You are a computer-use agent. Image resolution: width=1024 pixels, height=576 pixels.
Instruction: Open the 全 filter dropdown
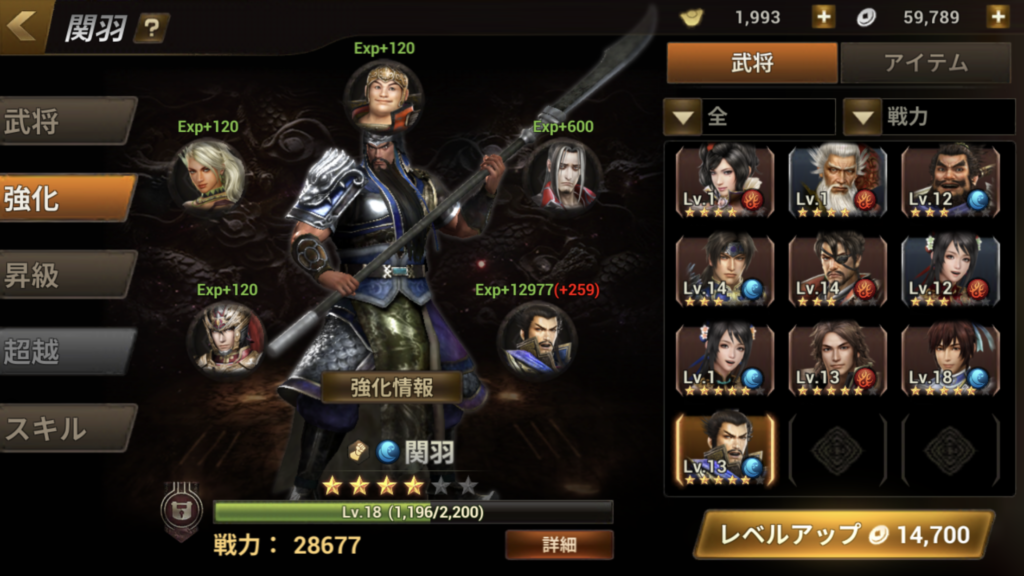point(749,117)
